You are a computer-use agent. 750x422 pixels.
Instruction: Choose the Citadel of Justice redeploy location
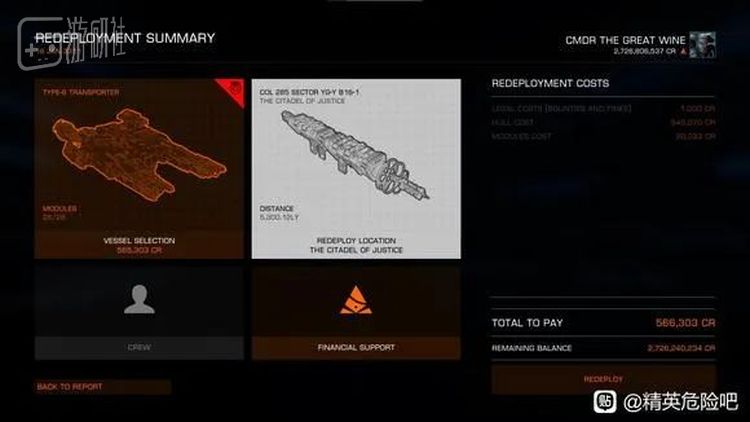click(355, 168)
